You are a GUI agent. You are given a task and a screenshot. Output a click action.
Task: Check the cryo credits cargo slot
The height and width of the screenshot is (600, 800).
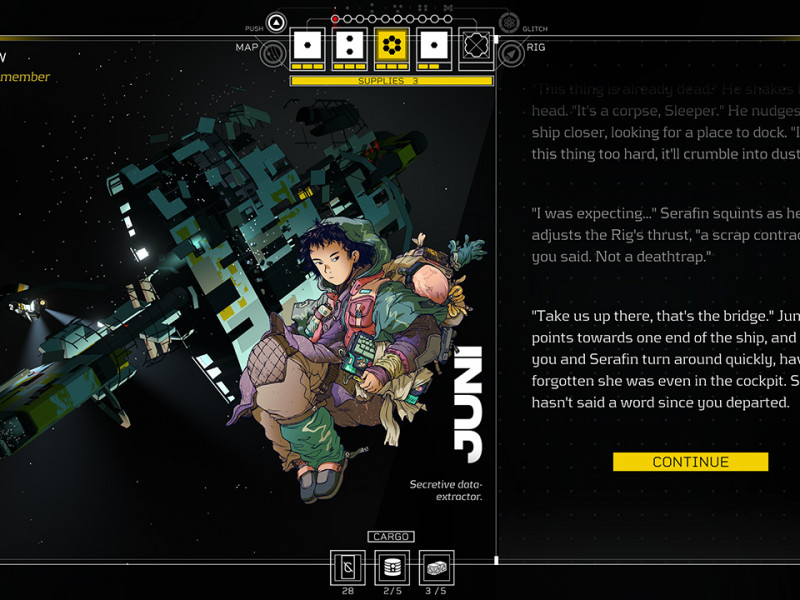[348, 567]
